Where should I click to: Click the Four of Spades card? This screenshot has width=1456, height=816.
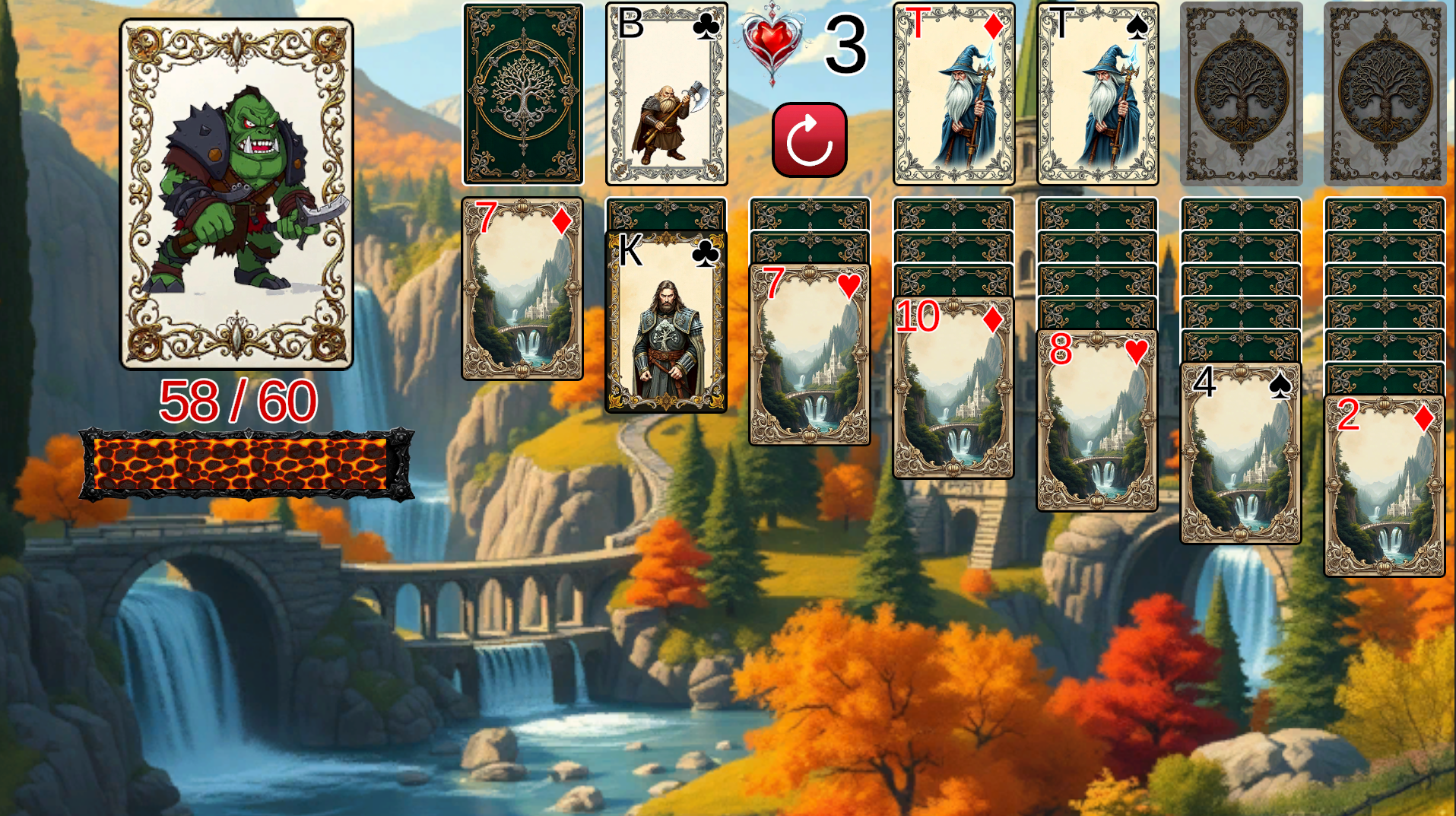click(1241, 452)
